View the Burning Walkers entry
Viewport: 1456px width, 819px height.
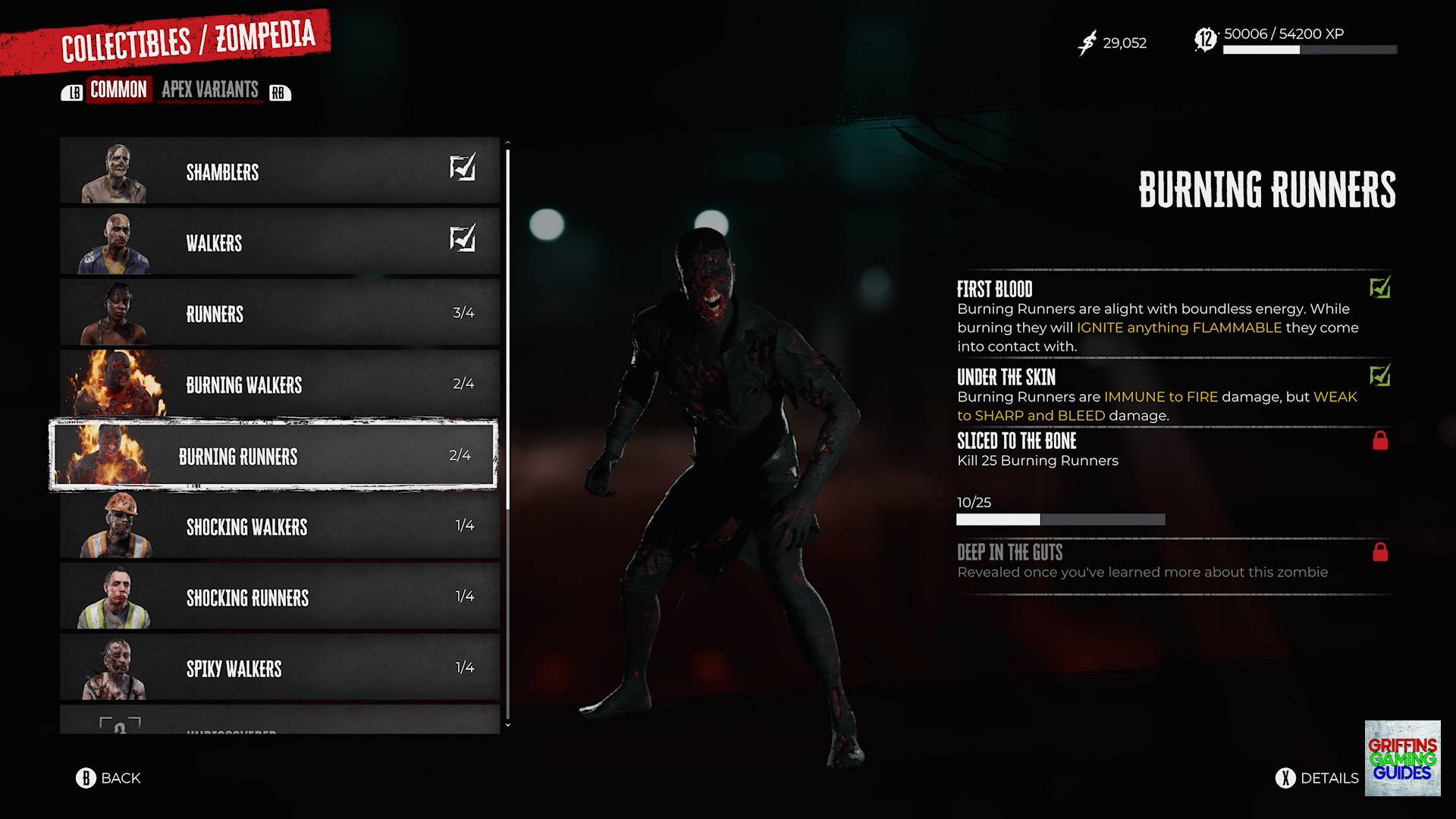click(x=279, y=384)
